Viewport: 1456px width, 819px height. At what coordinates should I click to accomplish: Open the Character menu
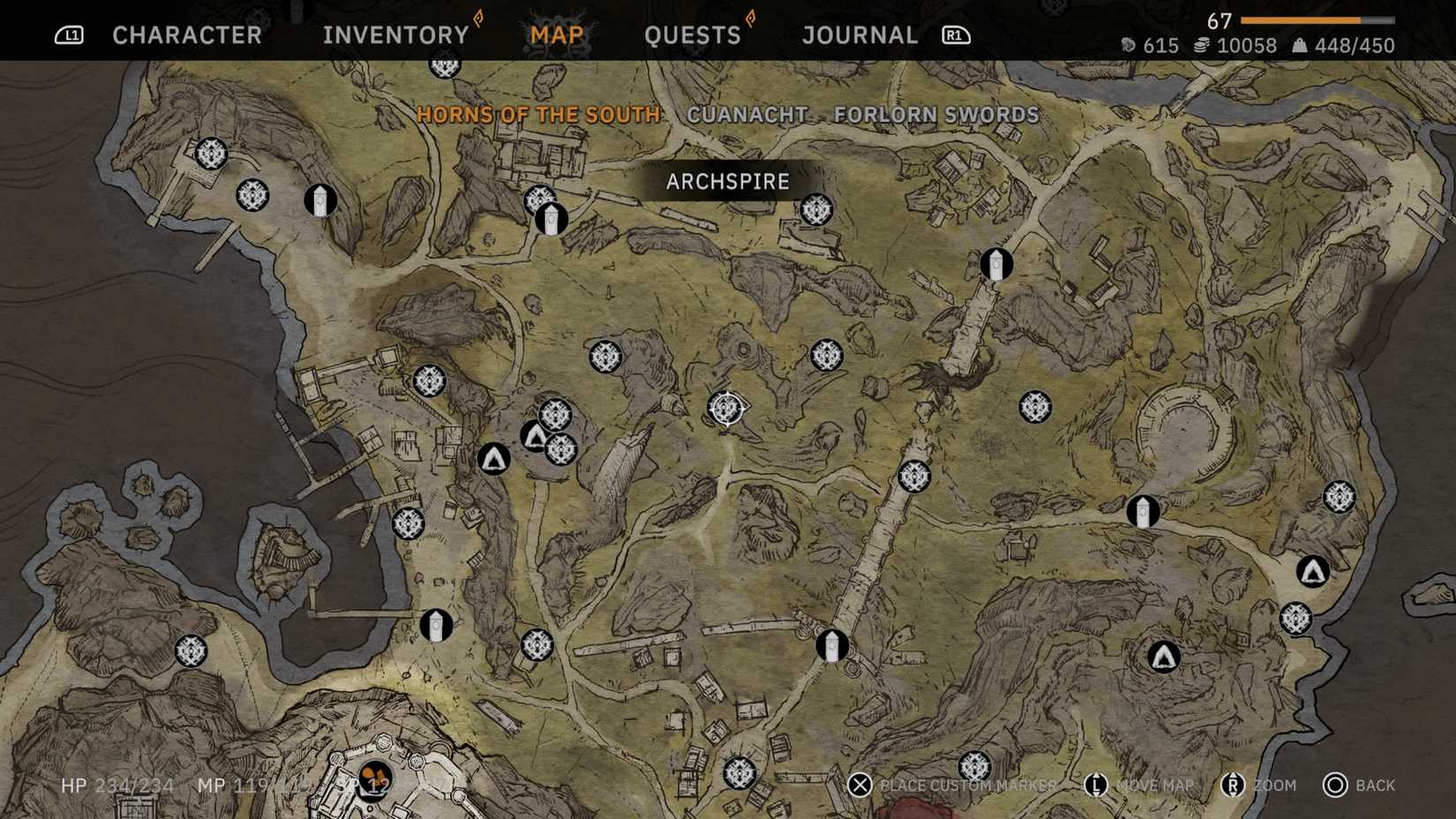pos(186,34)
